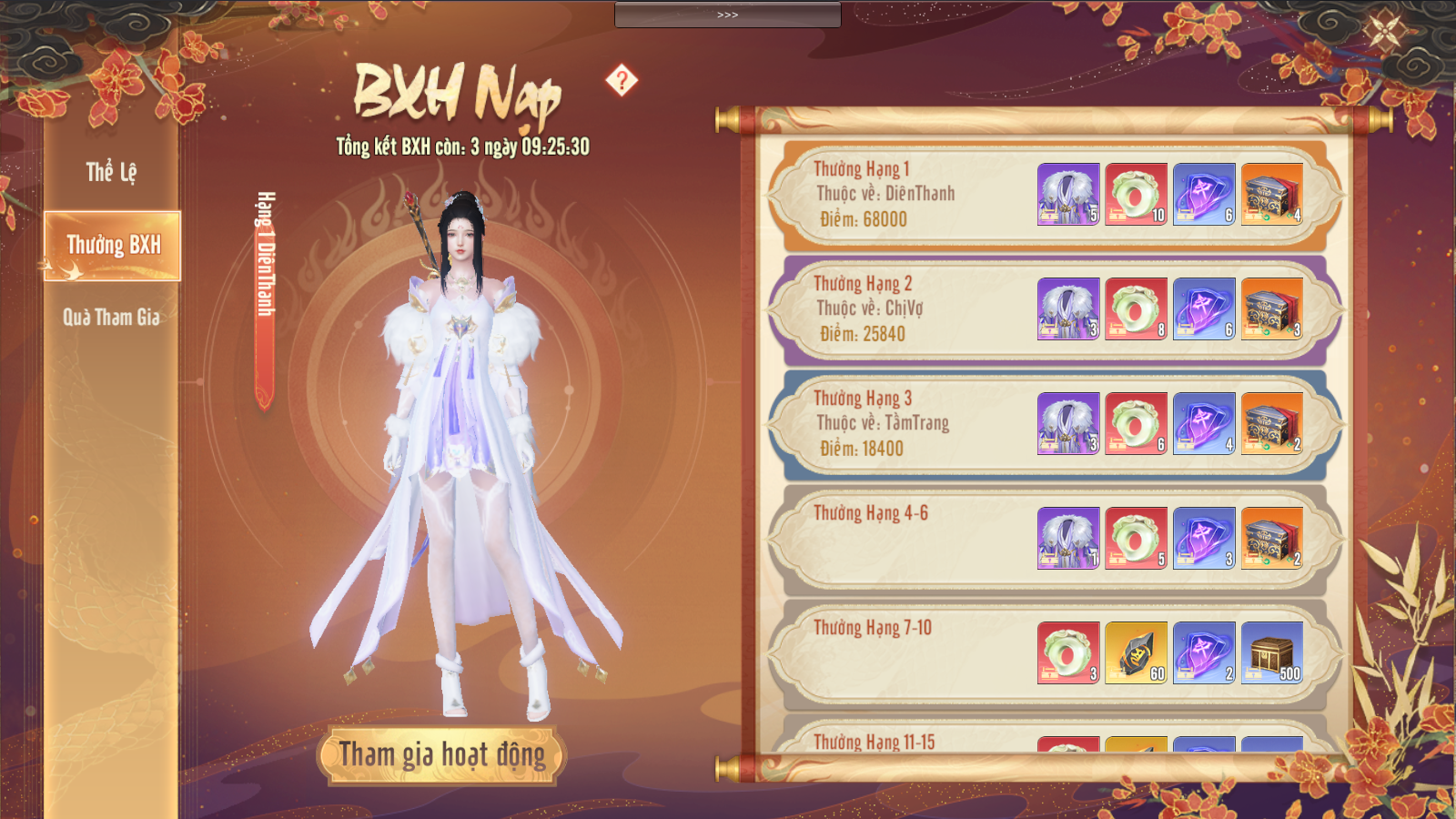Open the red question mark help icon
Image resolution: width=1456 pixels, height=819 pixels.
622,80
